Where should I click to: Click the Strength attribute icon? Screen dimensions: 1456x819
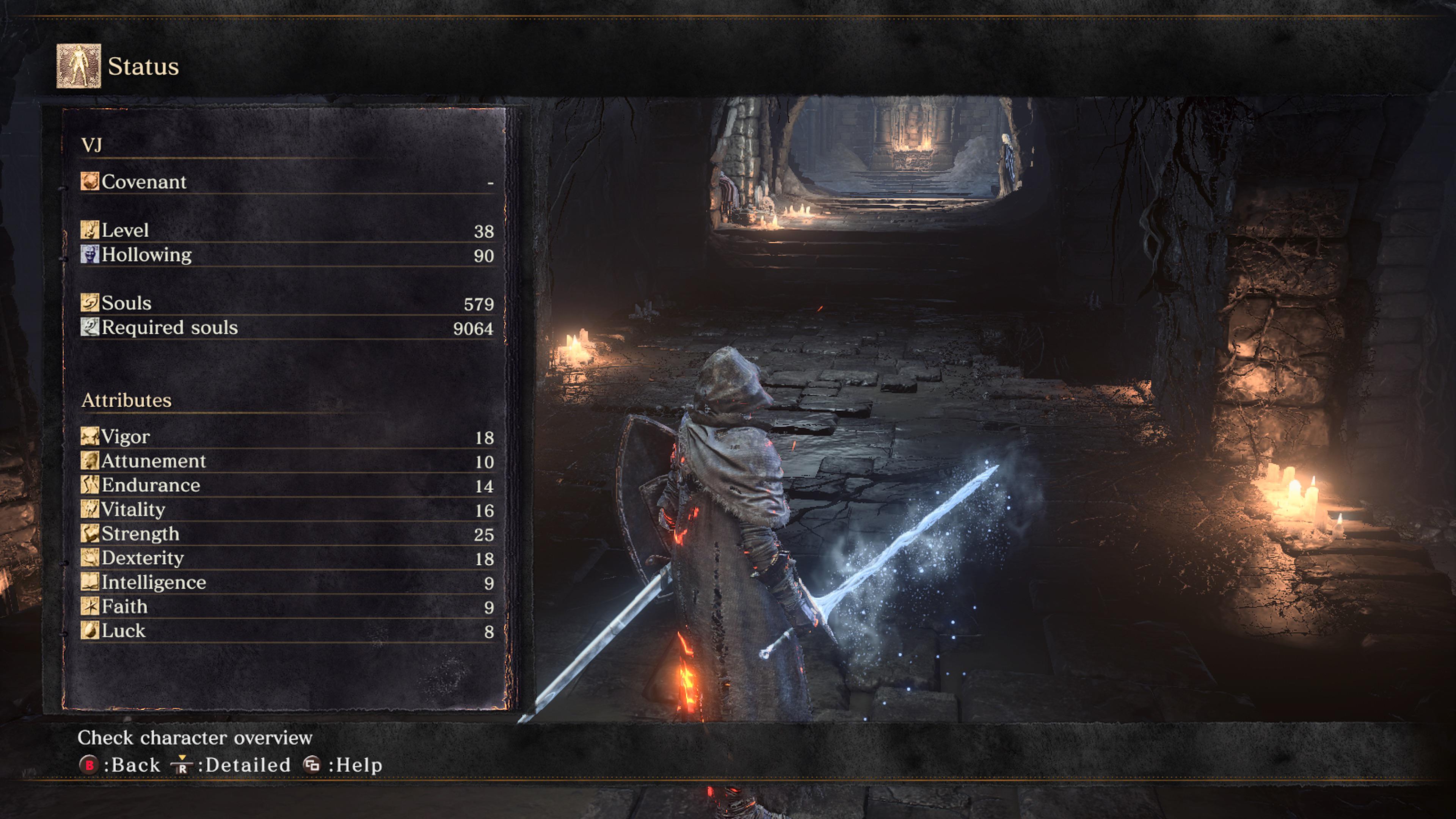tap(89, 533)
